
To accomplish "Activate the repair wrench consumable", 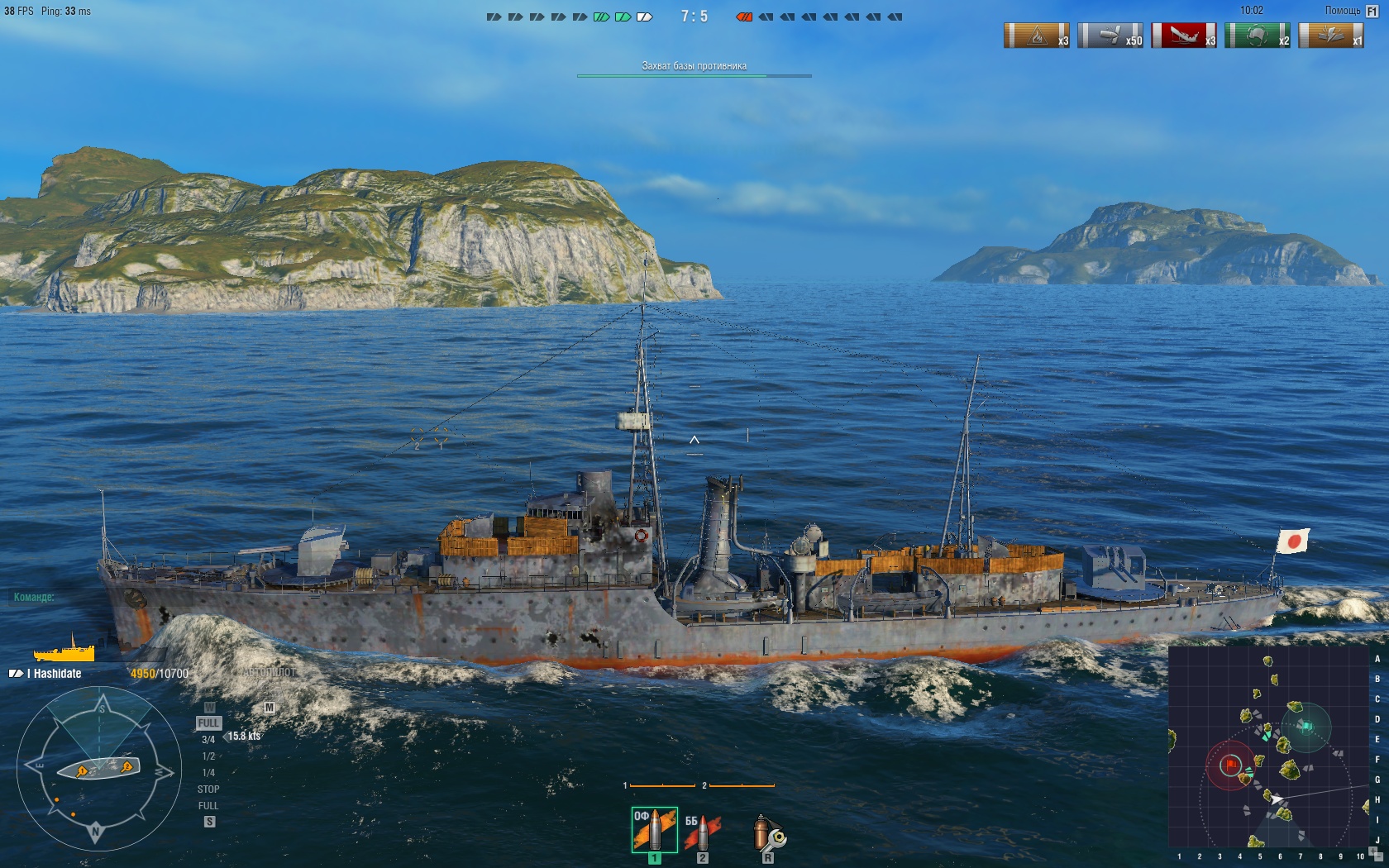I will tap(768, 833).
